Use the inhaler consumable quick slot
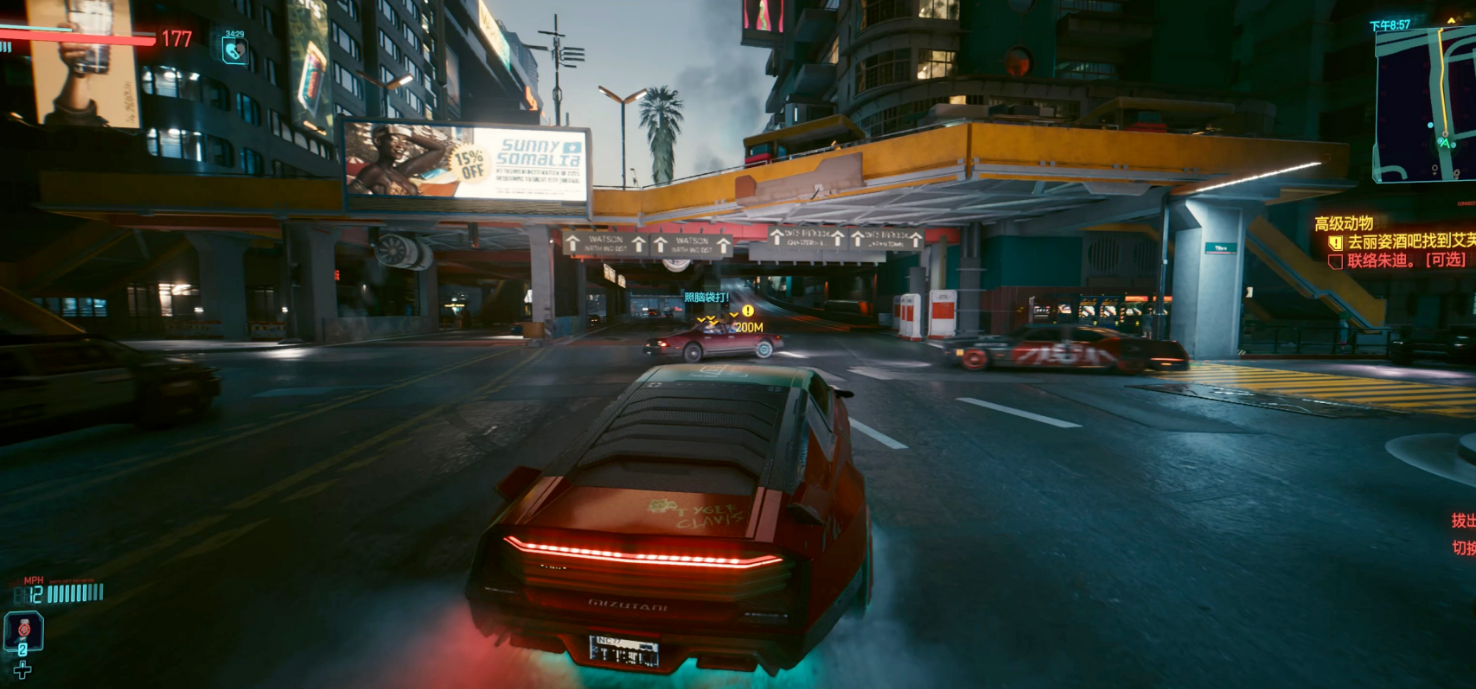Screen dimensions: 1476x689 23,632
